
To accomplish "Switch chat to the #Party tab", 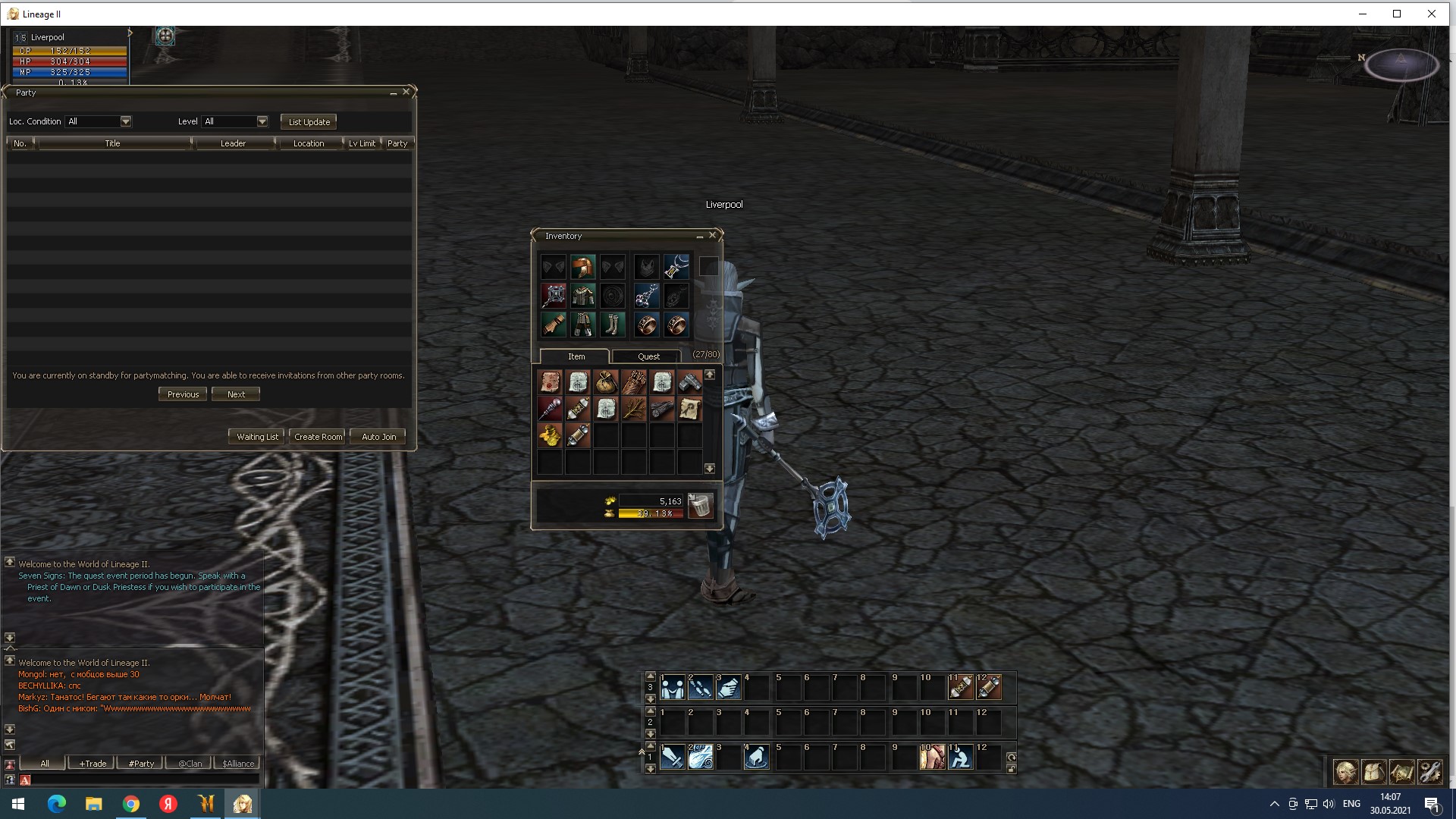I will (141, 764).
